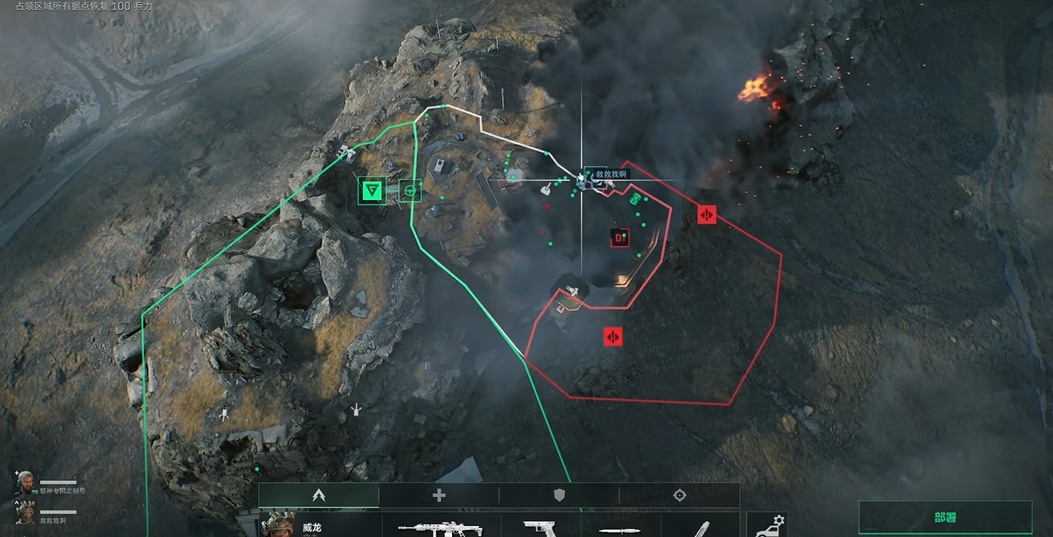Viewport: 1053px width, 537px height.
Task: Select the top squad member portrait
Action: (25, 484)
